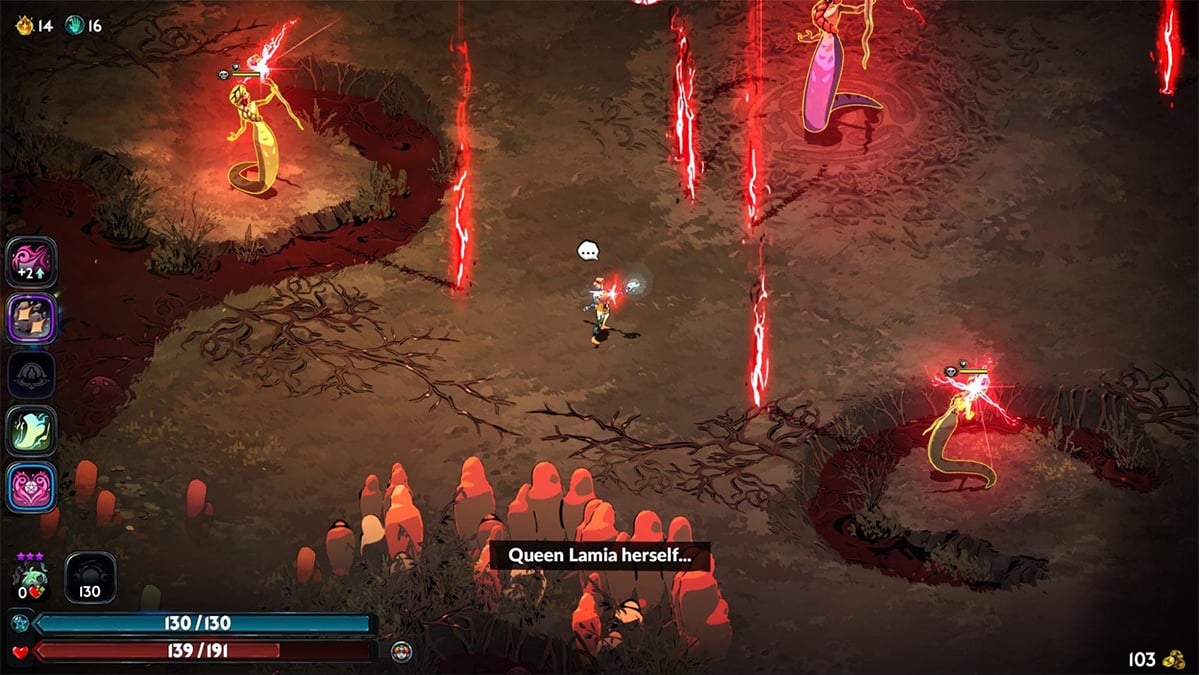Select the purple-framed rock shards boon
Viewport: 1200px width, 675px height.
31,319
